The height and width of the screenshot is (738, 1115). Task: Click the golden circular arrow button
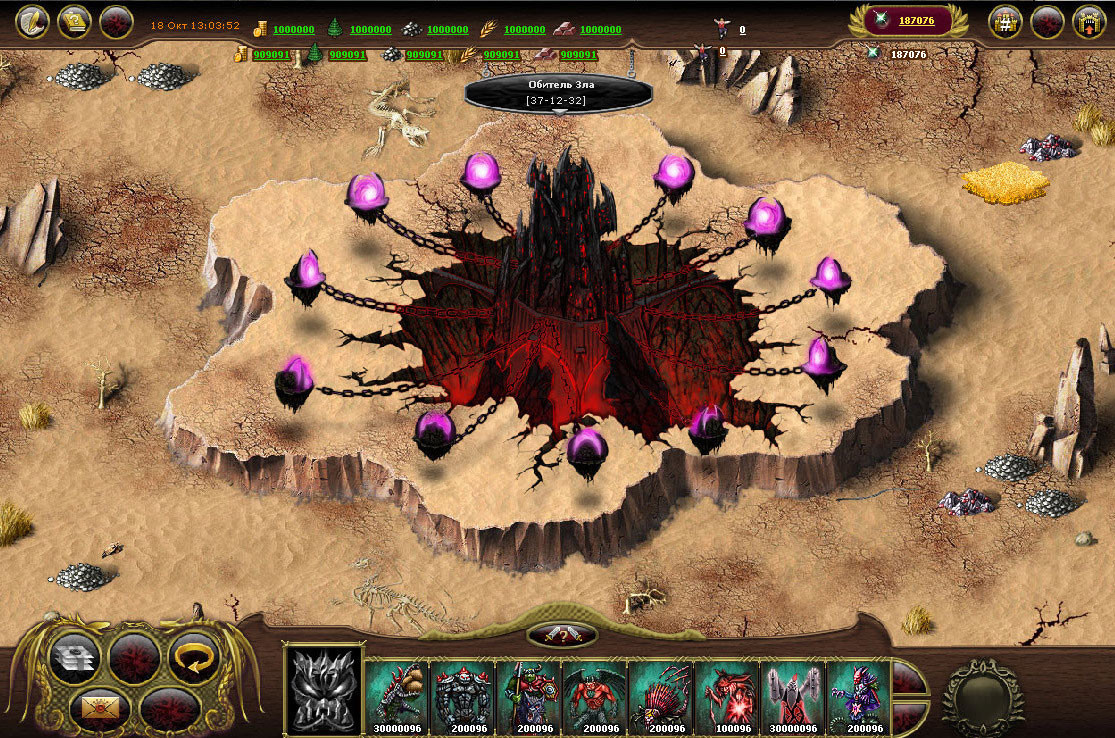194,657
